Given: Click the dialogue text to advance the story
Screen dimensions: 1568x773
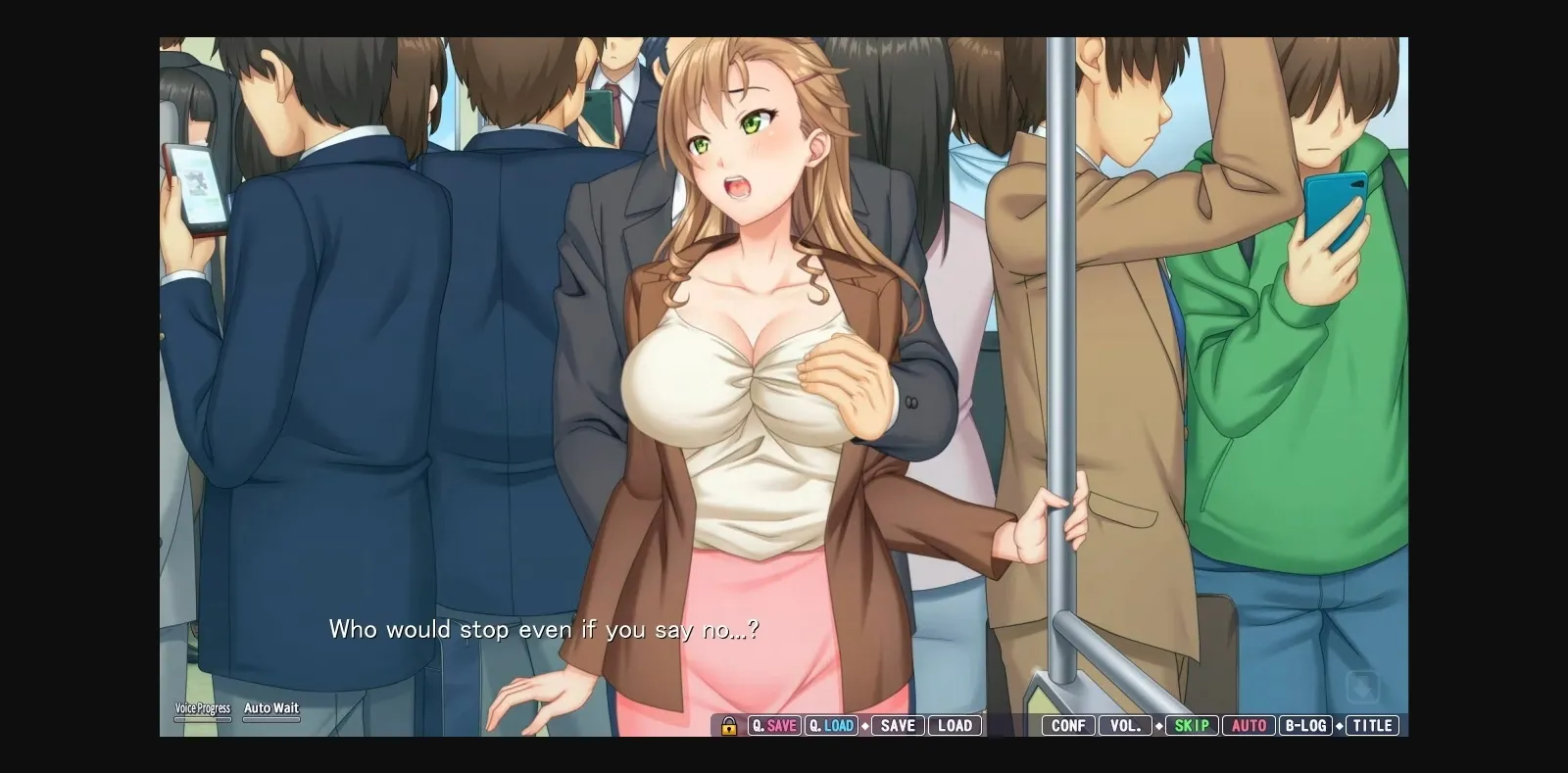Looking at the screenshot, I should [x=547, y=630].
